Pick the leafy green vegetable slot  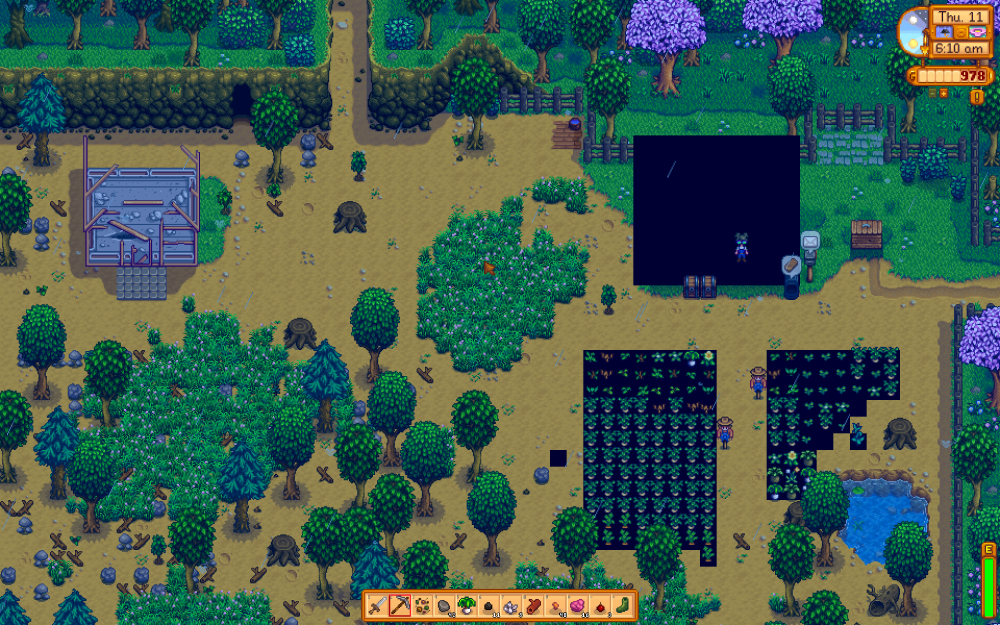click(x=467, y=605)
